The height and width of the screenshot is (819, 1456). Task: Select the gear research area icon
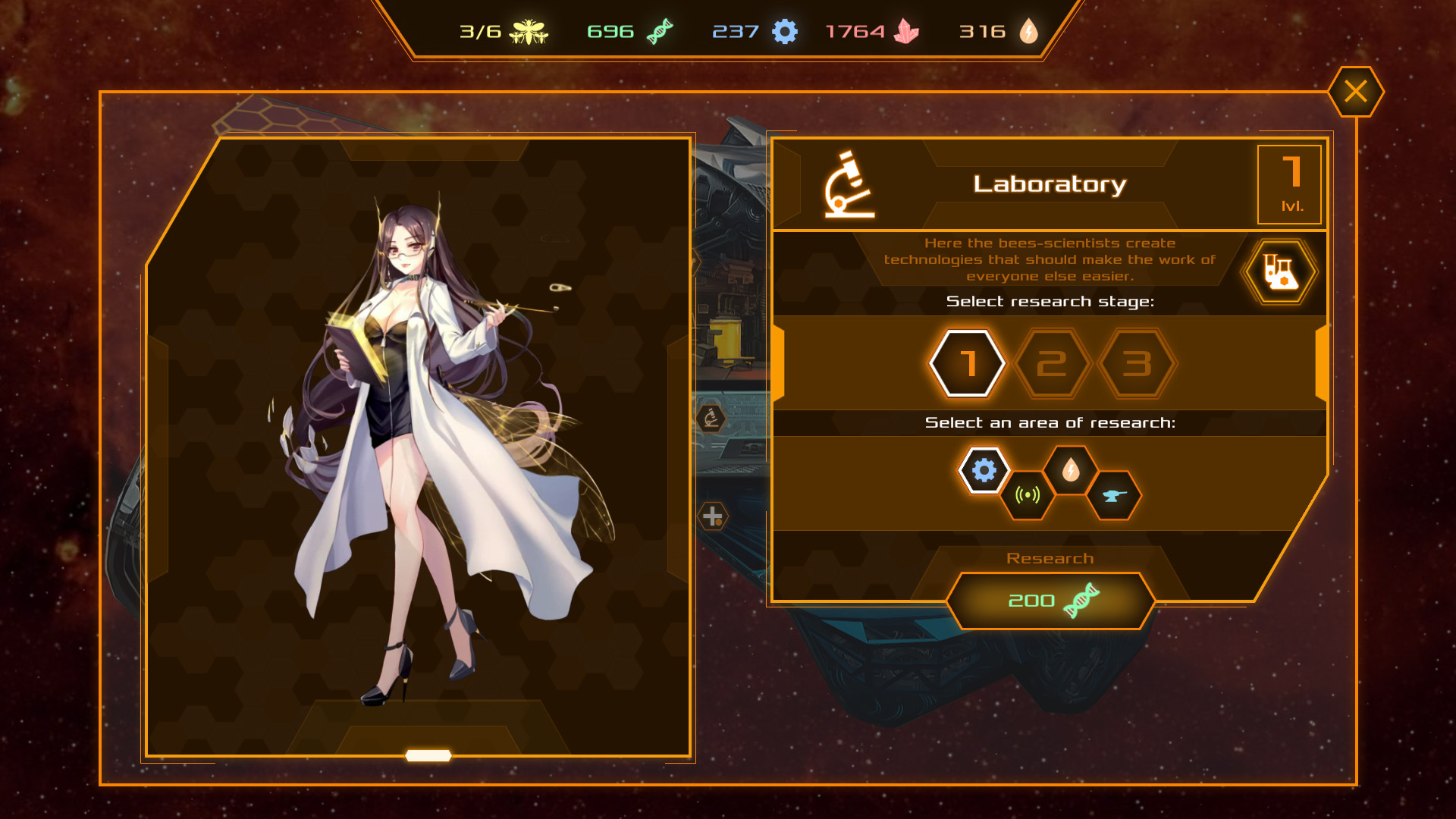tap(984, 470)
